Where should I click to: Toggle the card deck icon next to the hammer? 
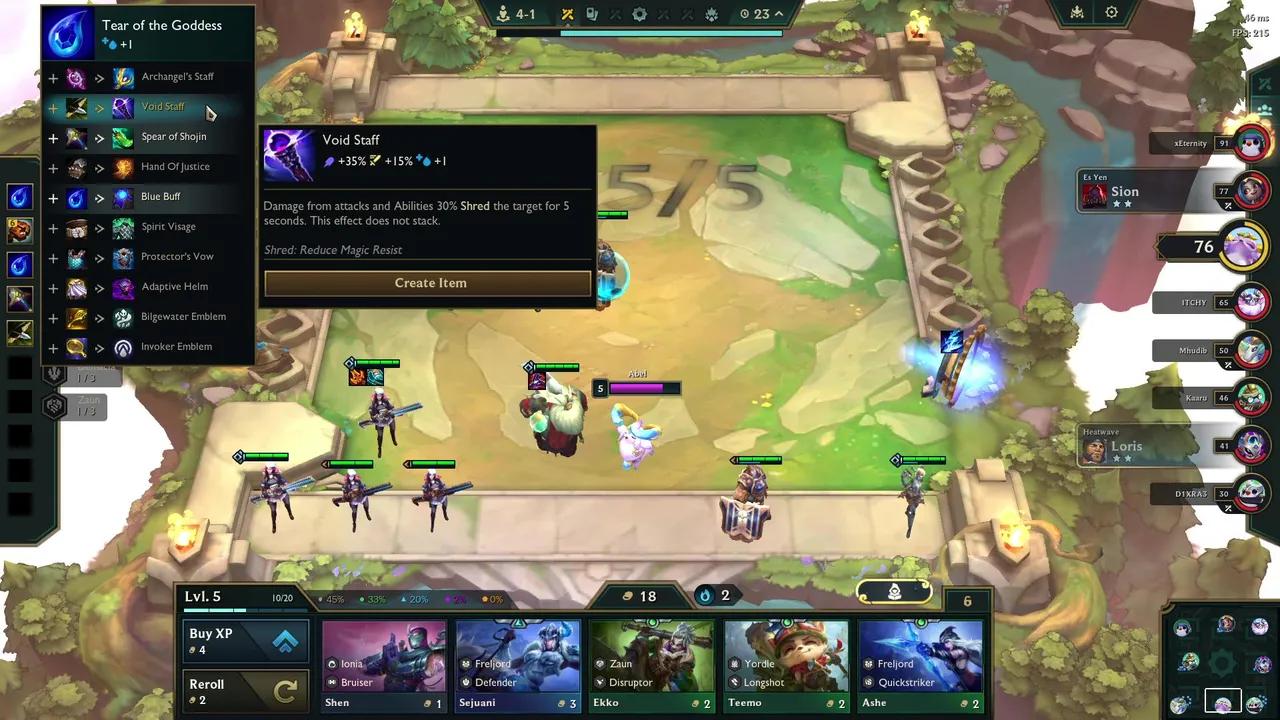point(593,13)
